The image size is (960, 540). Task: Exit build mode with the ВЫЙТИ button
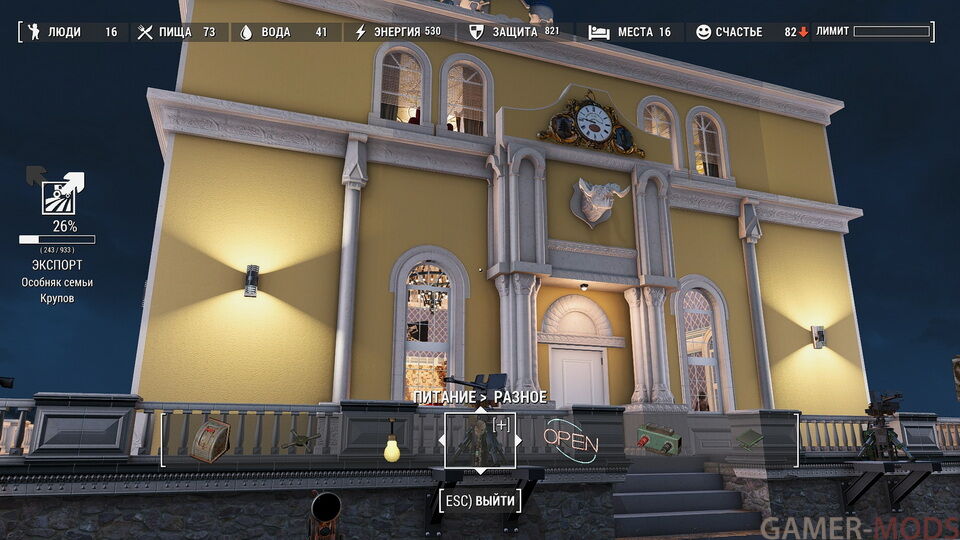(480, 498)
